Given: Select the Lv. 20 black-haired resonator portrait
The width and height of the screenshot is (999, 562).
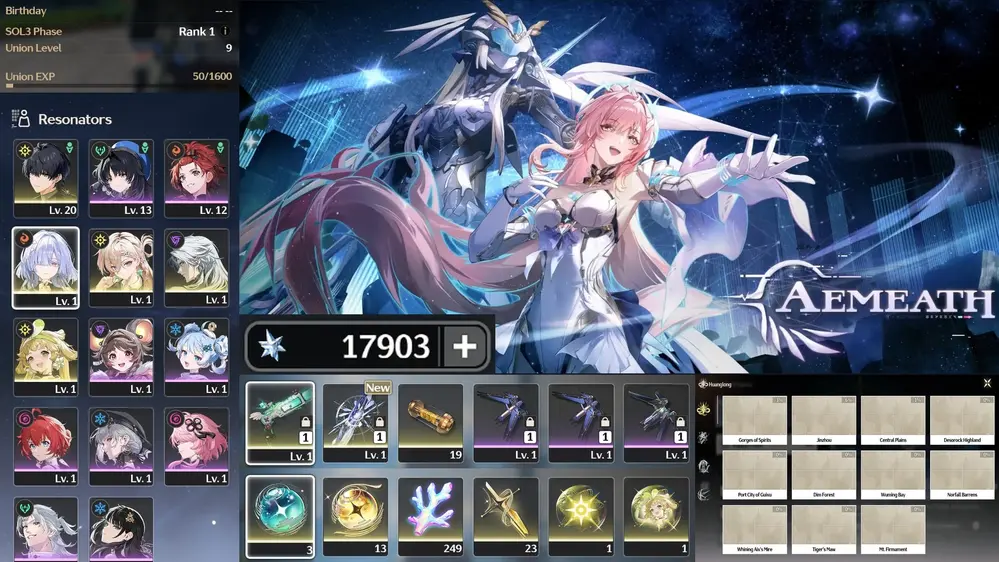Looking at the screenshot, I should click(x=46, y=177).
